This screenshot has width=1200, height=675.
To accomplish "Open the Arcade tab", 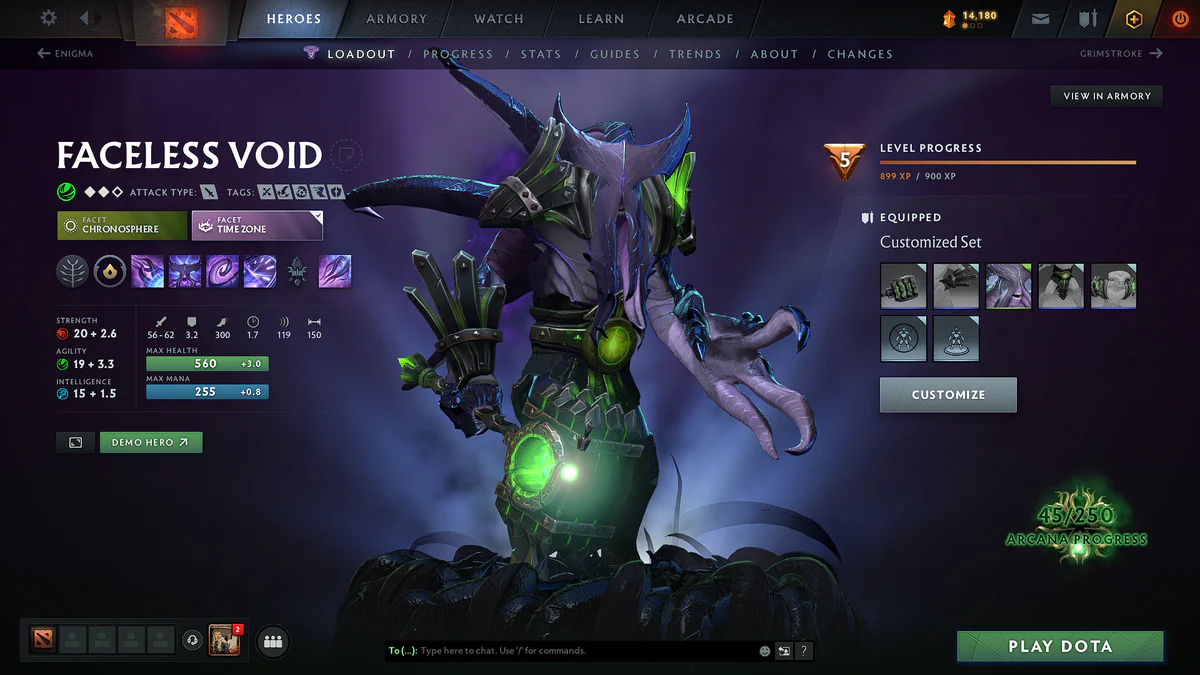I will coord(705,19).
